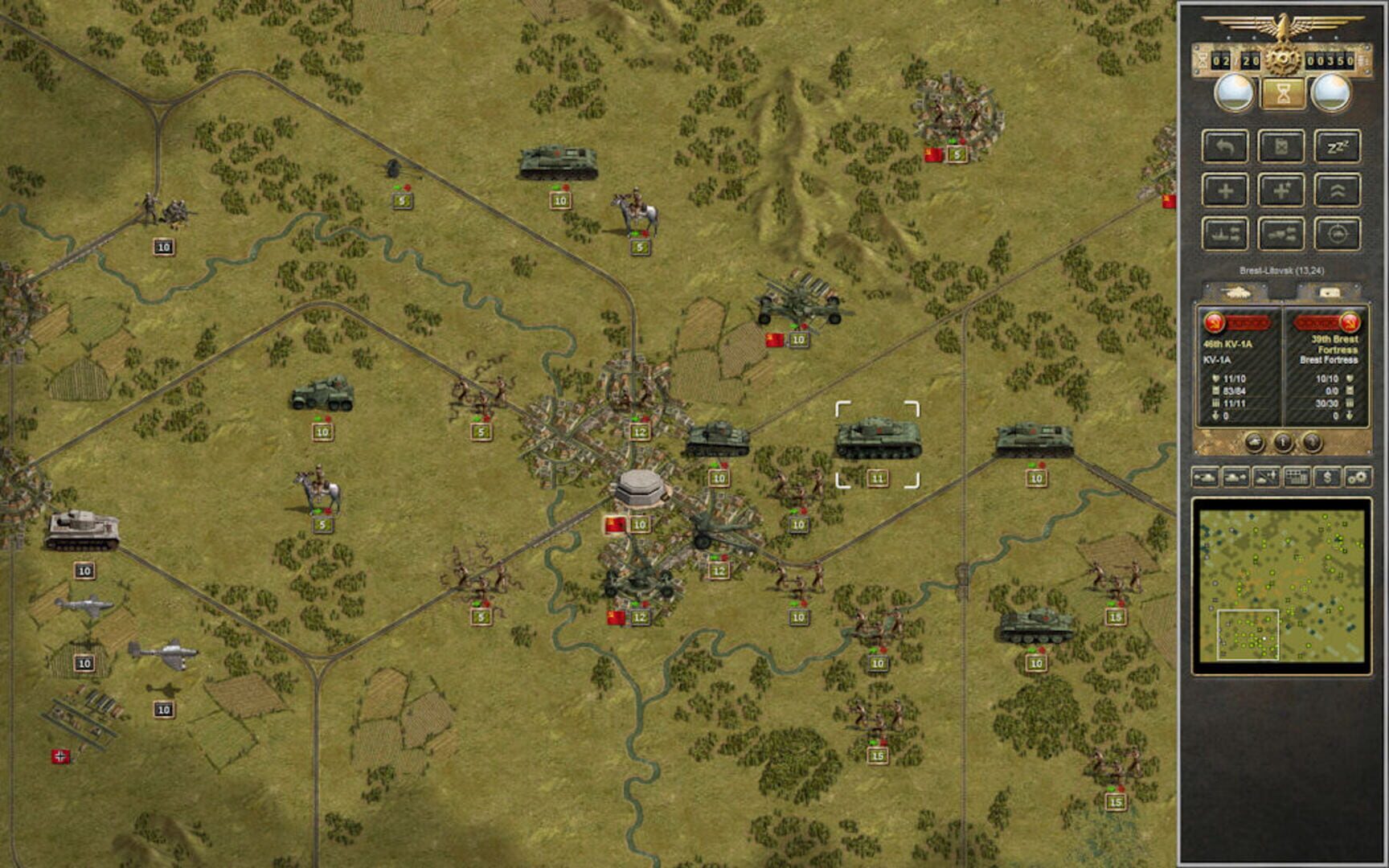Open unit details with the round info button
The image size is (1389, 868).
pos(1284,440)
